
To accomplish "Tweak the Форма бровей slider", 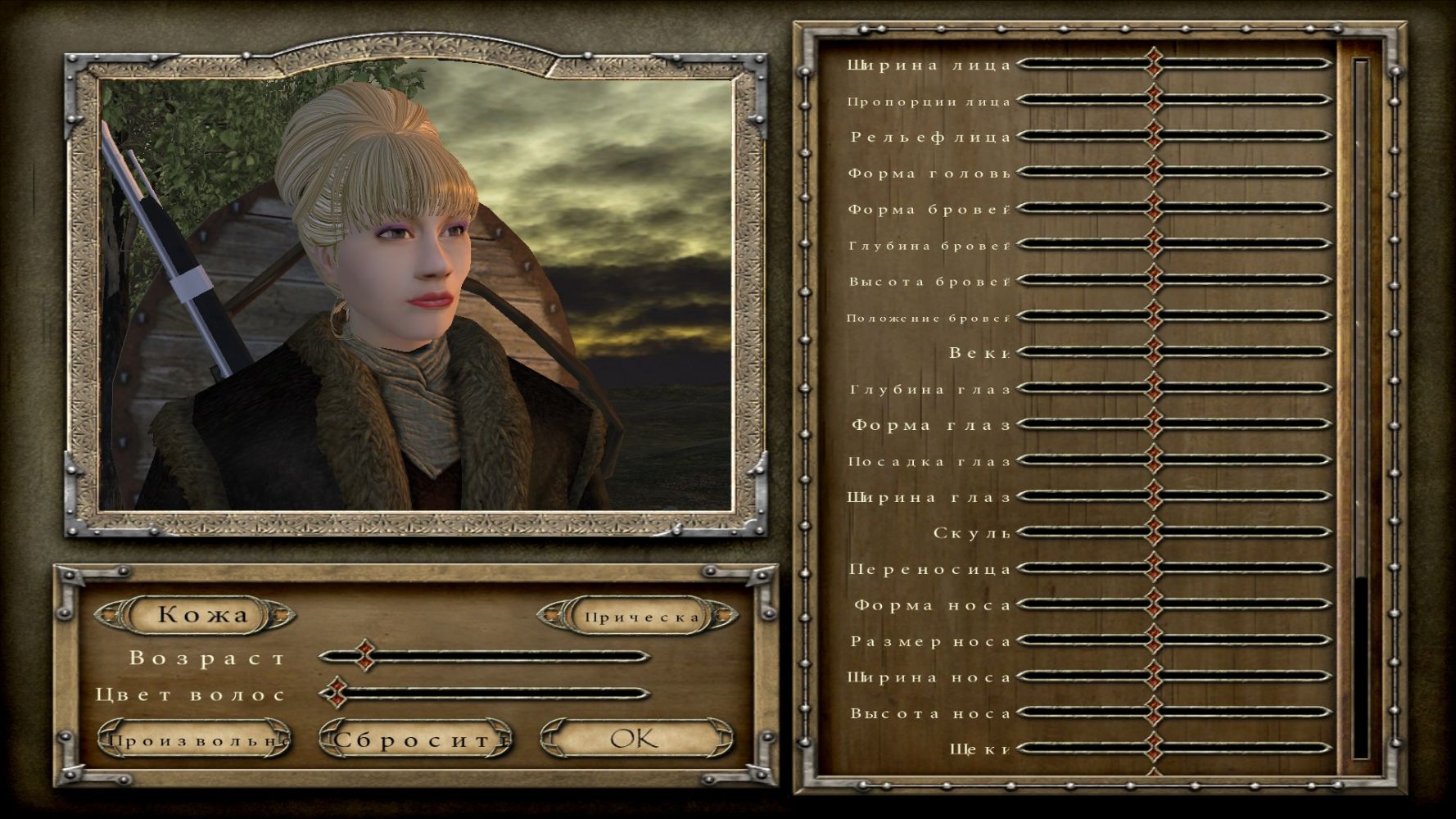I will click(1154, 208).
